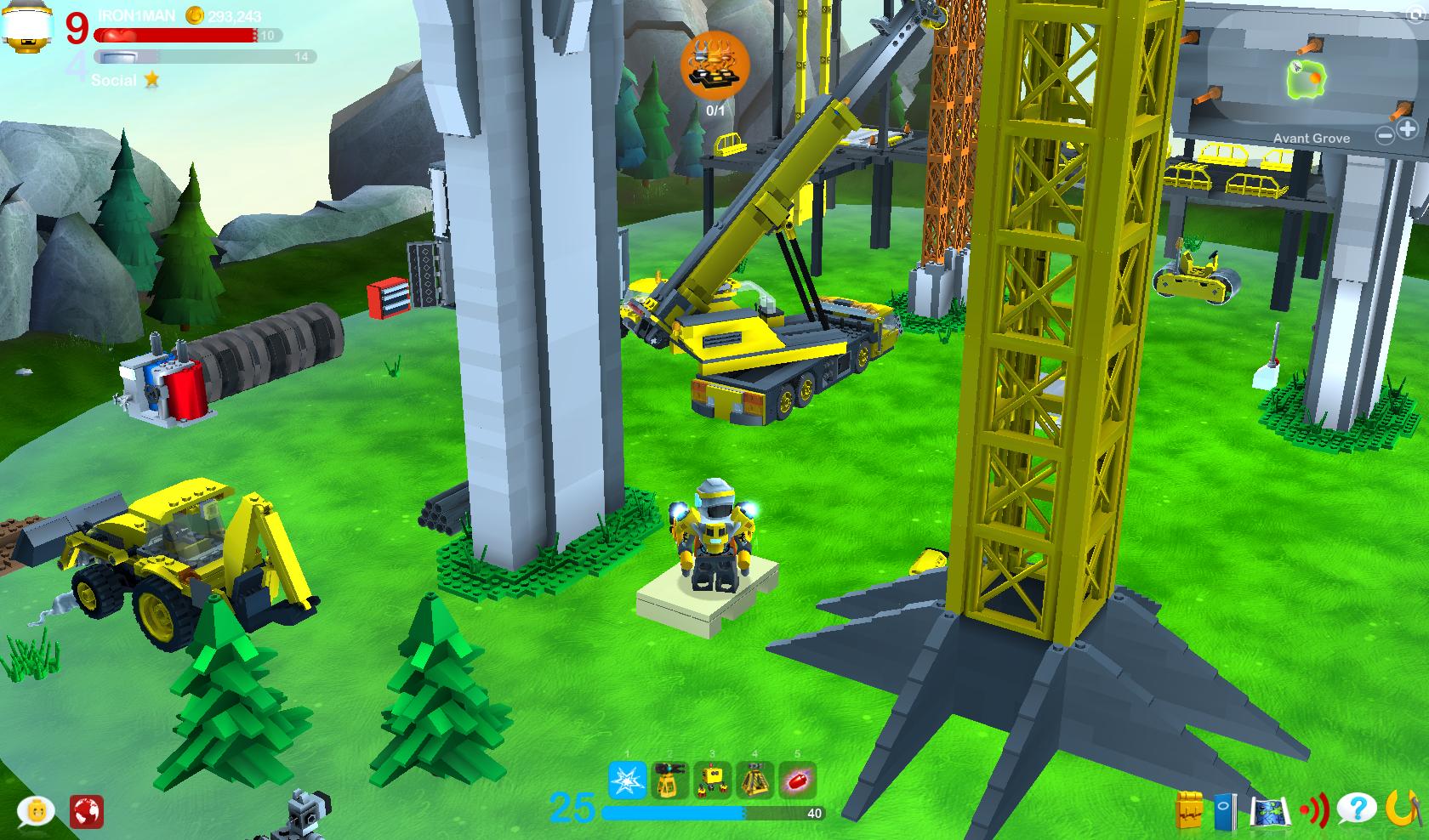Zoom out the minimap with minus button
1429x840 pixels.
tap(1386, 134)
